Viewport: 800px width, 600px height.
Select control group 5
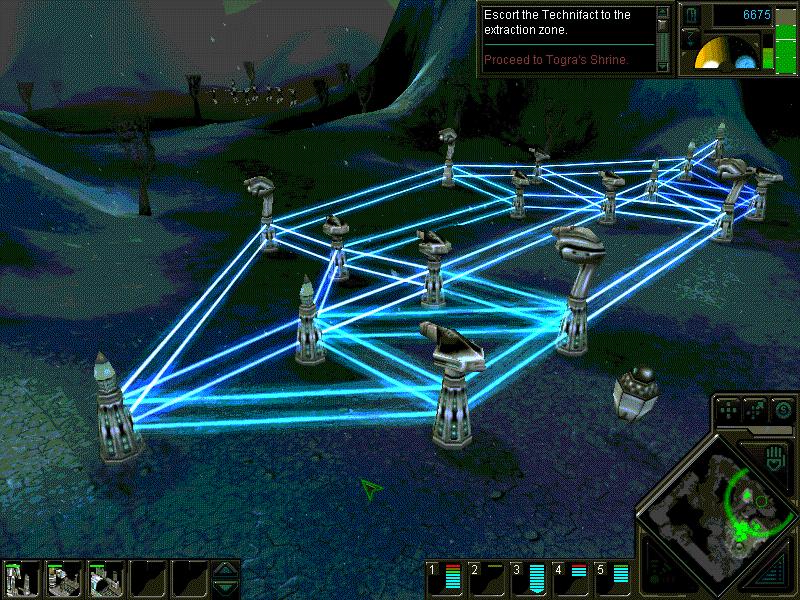pos(613,577)
